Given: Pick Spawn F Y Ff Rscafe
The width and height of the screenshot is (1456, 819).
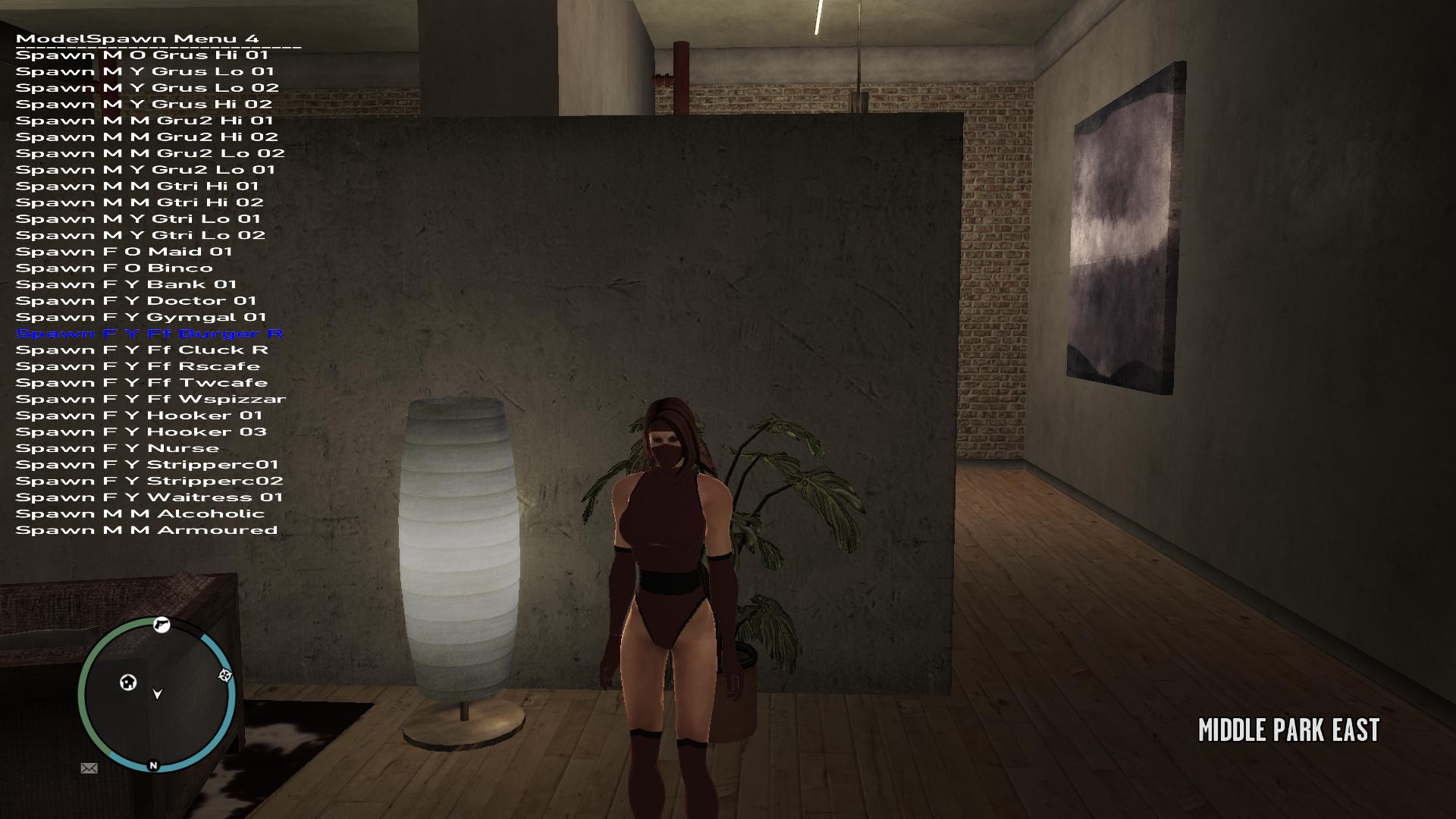Looking at the screenshot, I should pyautogui.click(x=137, y=367).
